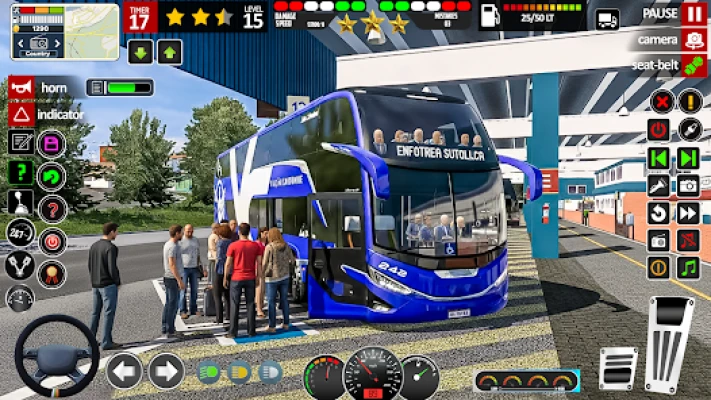Screen dimensions: 711x400
Task: Pause the game
Action: point(693,14)
